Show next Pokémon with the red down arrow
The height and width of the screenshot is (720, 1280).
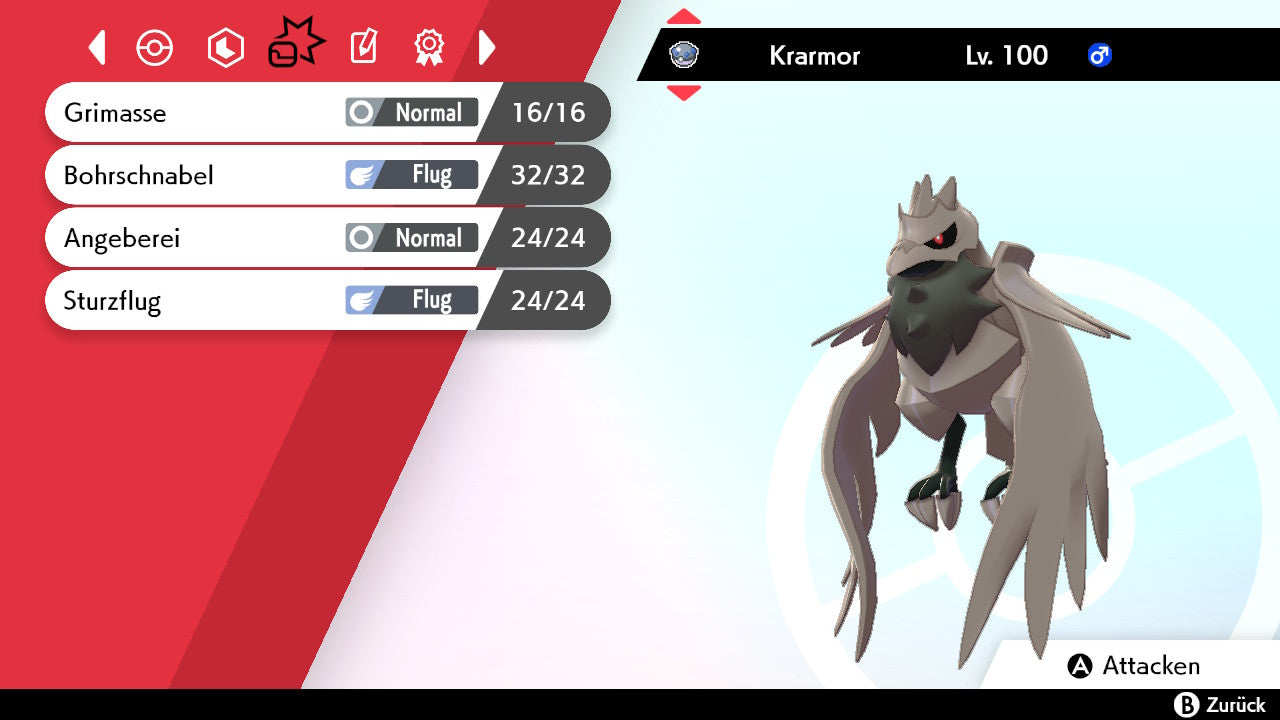tap(683, 93)
